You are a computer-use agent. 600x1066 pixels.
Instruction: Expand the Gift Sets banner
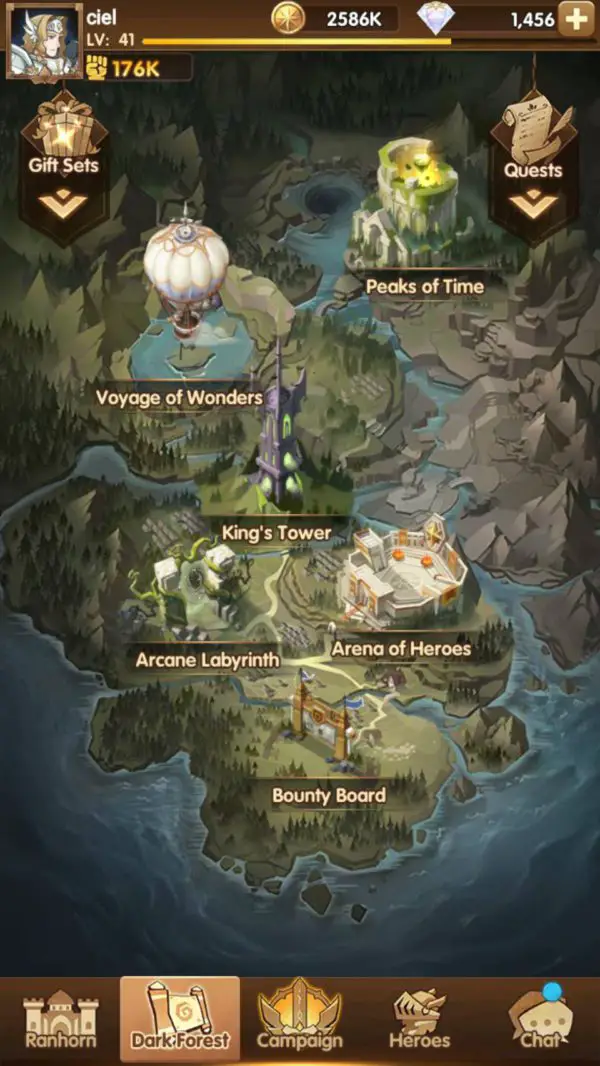64,165
